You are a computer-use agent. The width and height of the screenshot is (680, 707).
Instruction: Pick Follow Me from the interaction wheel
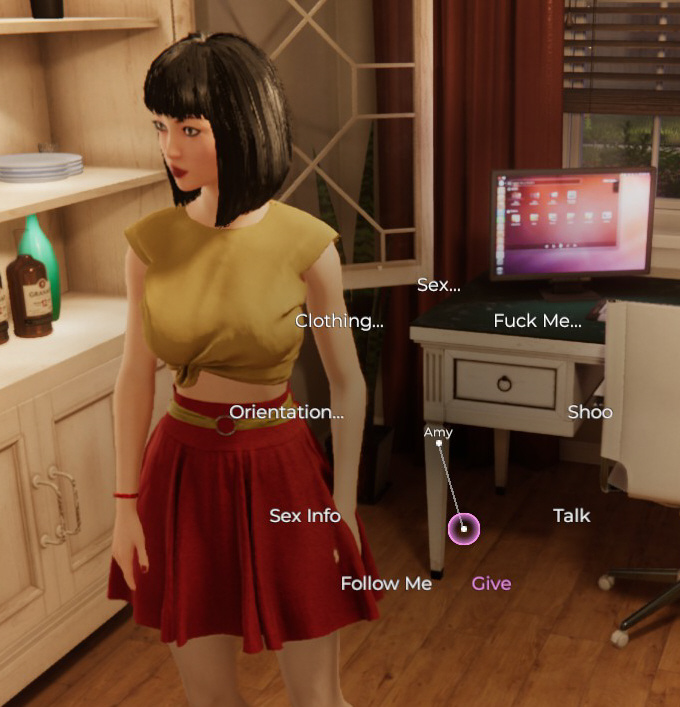tap(386, 584)
